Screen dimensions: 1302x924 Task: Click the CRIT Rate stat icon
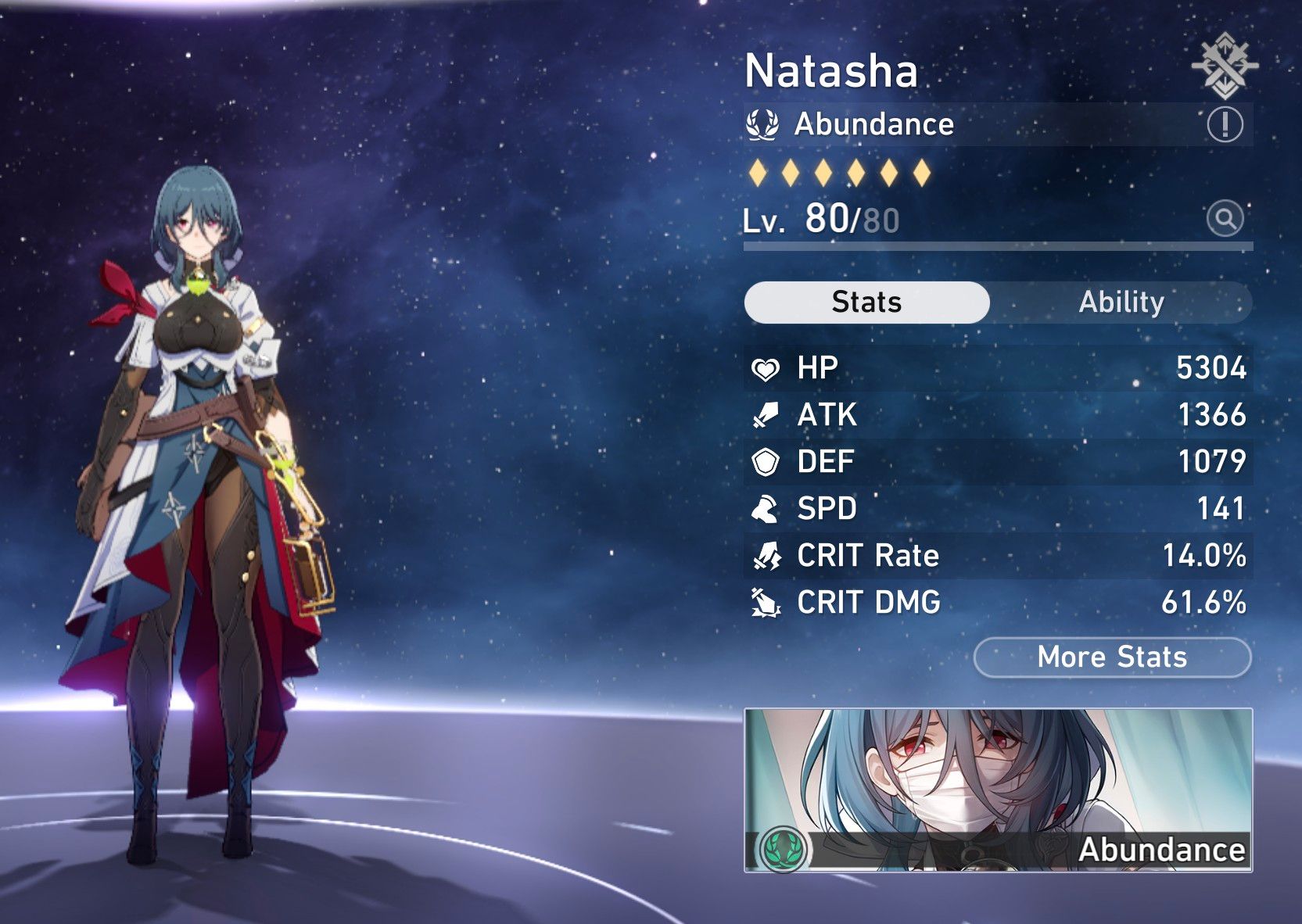pos(767,555)
